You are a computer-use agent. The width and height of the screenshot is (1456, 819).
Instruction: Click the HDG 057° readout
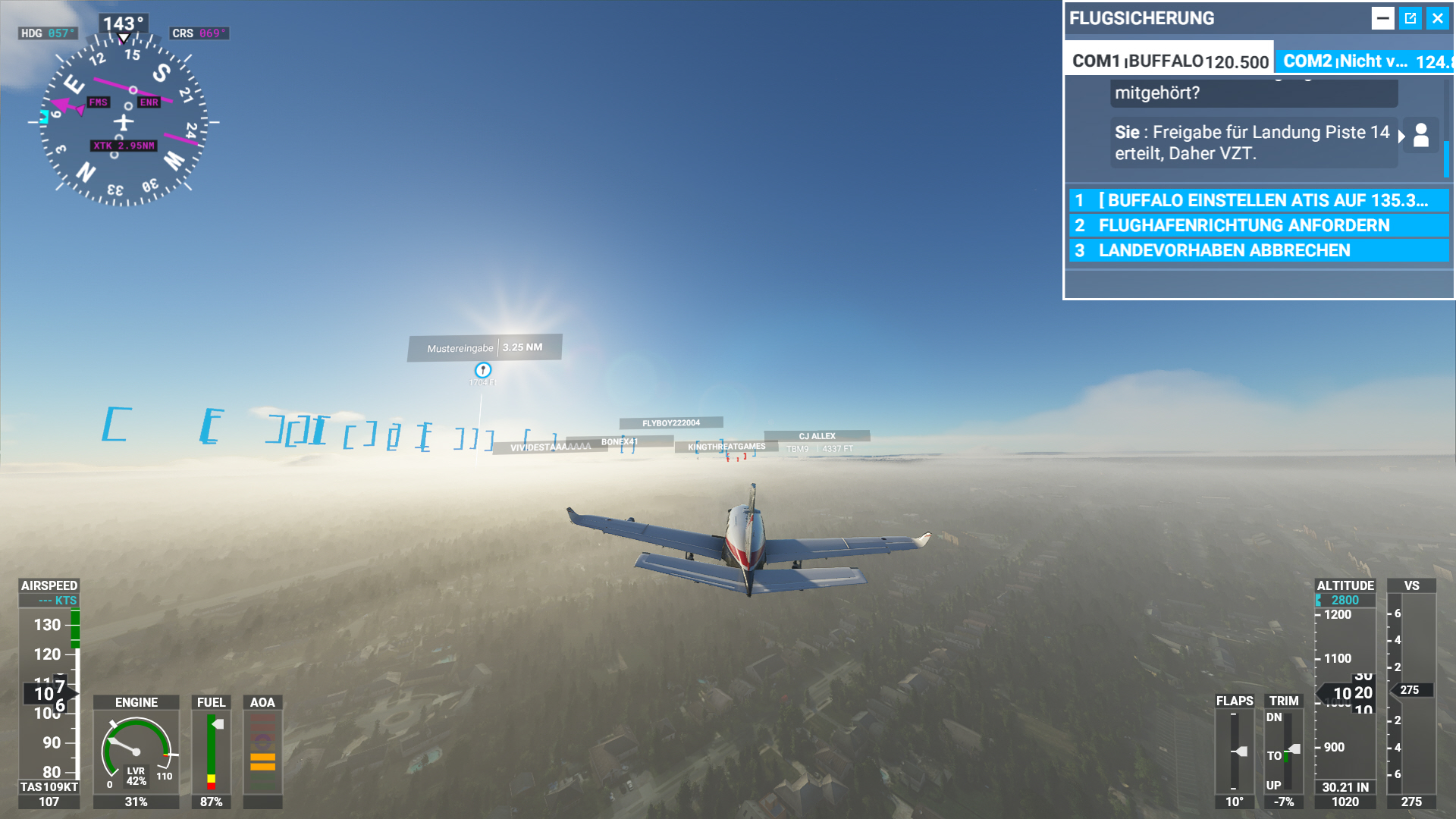[47, 33]
